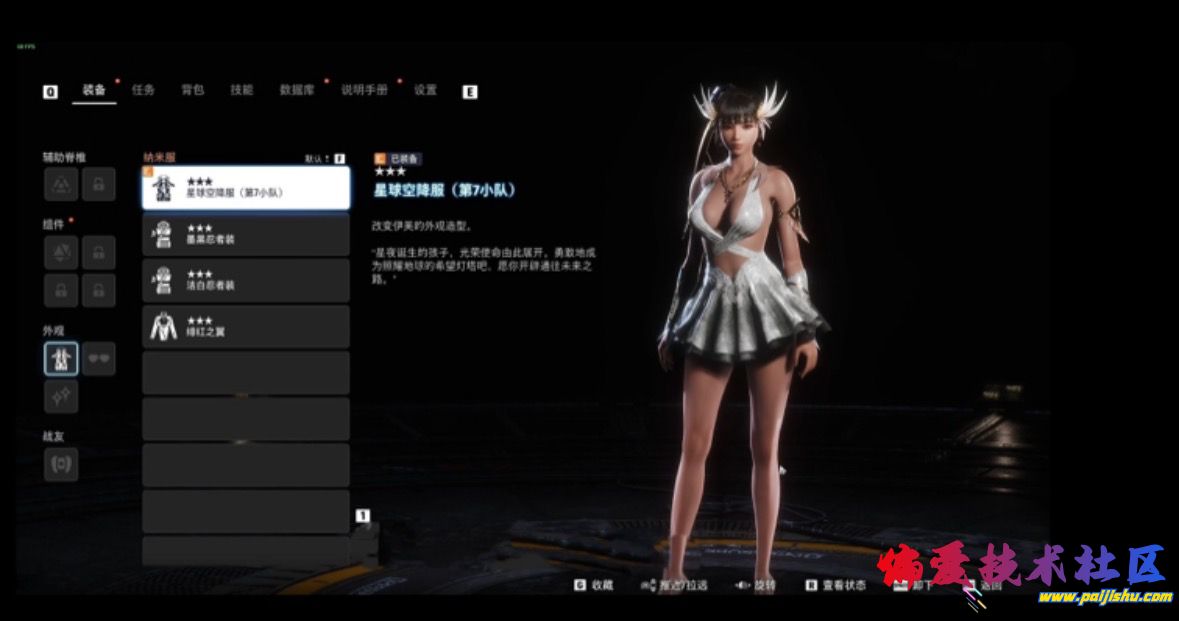Viewport: 1179px width, 621px height.
Task: Select the 技能 (Skills) tab
Action: [x=241, y=90]
